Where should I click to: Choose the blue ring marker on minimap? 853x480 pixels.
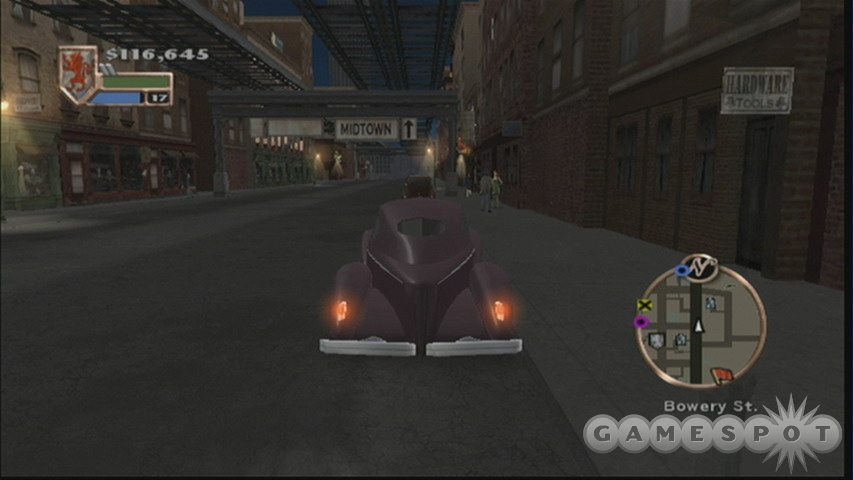(x=684, y=270)
